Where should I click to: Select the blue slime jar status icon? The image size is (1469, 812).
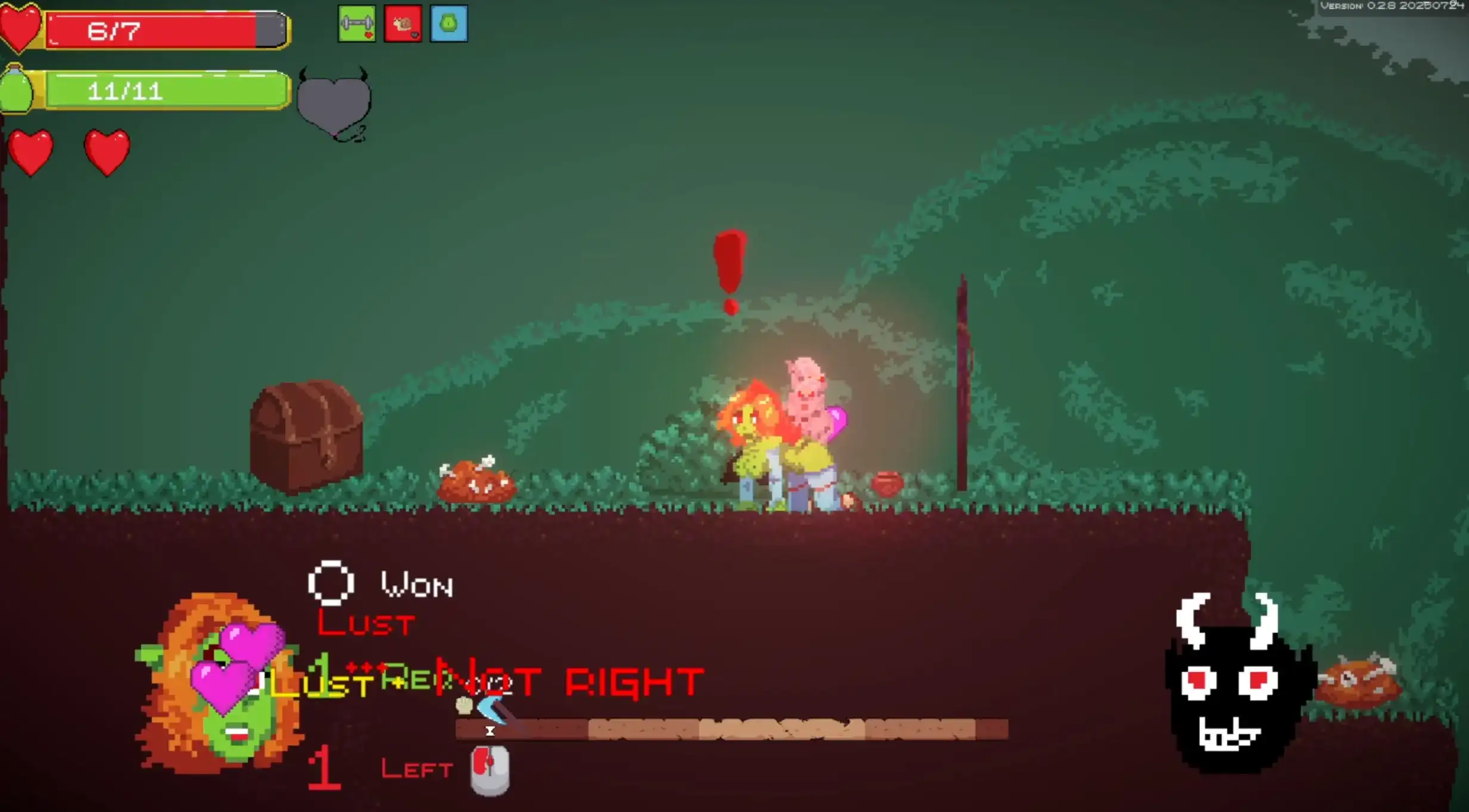point(448,24)
